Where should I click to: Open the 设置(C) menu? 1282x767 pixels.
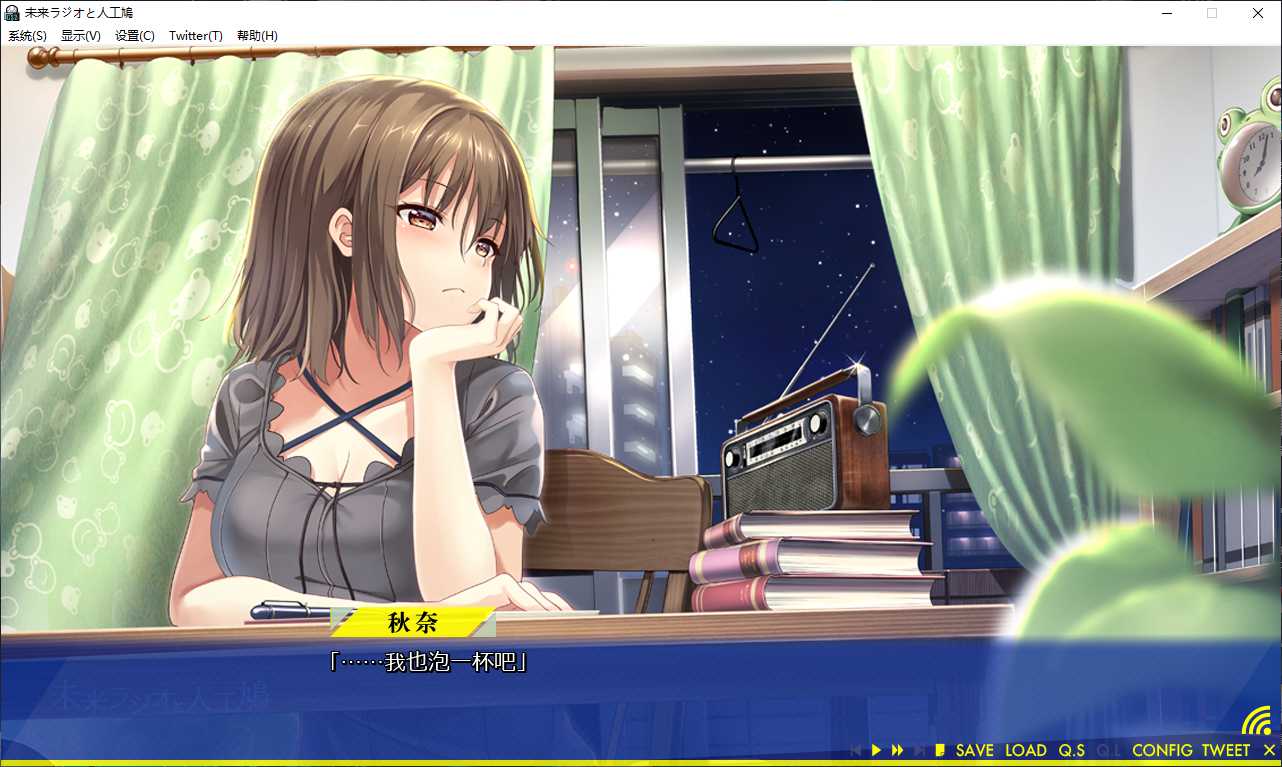[134, 36]
